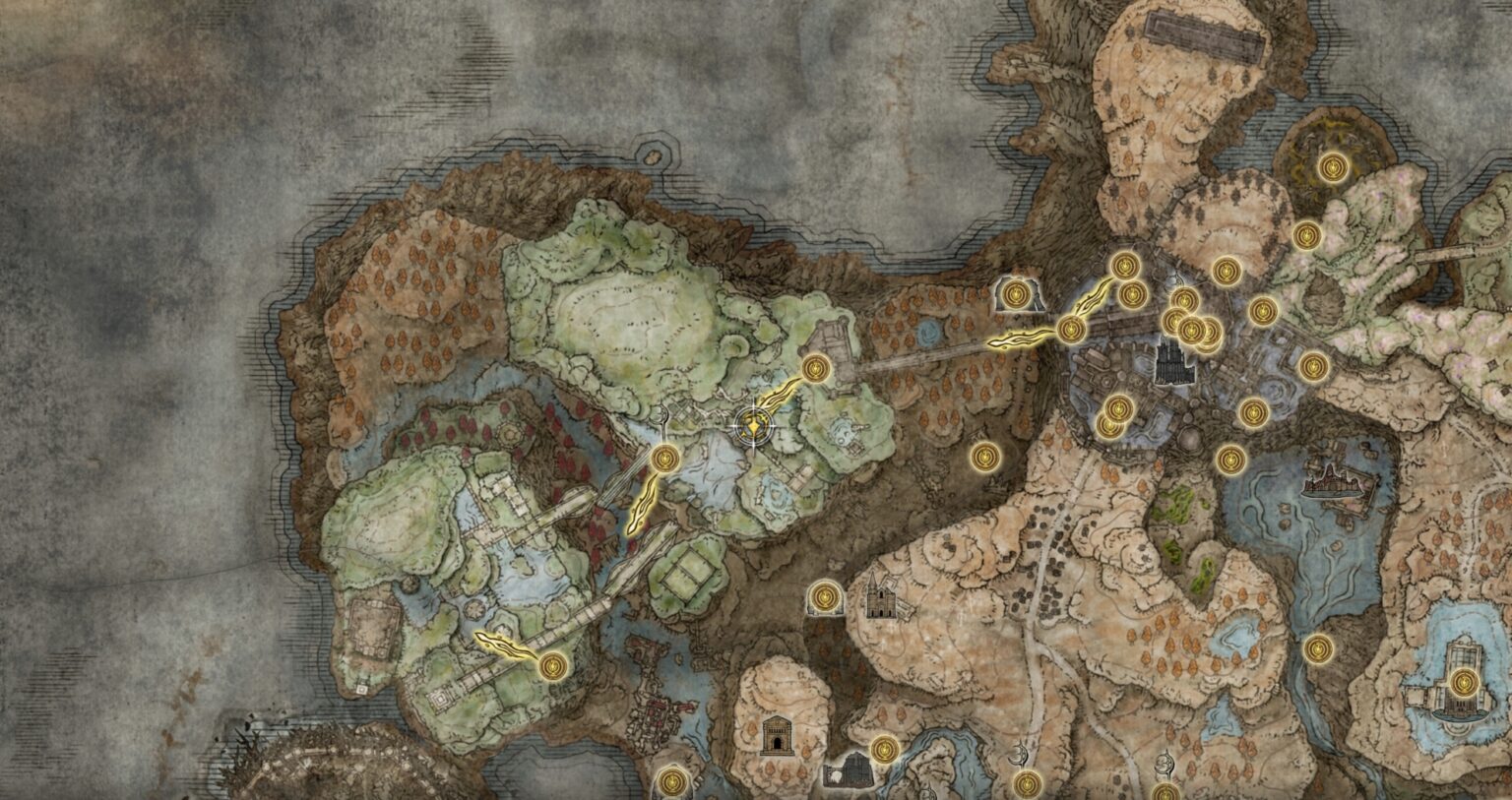Image resolution: width=1512 pixels, height=800 pixels.
Task: Select the player location marker
Action: (753, 426)
